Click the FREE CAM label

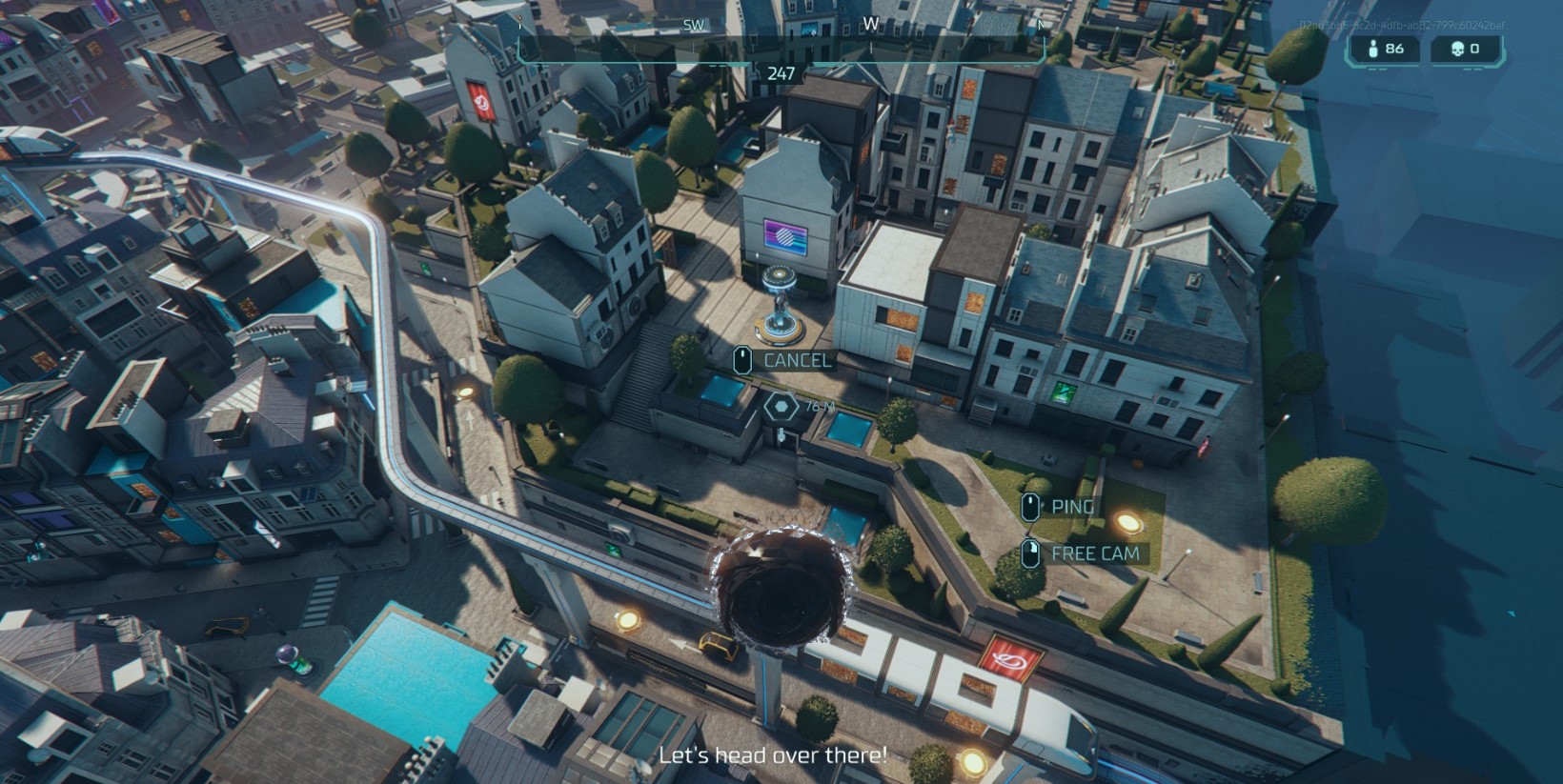click(1096, 553)
